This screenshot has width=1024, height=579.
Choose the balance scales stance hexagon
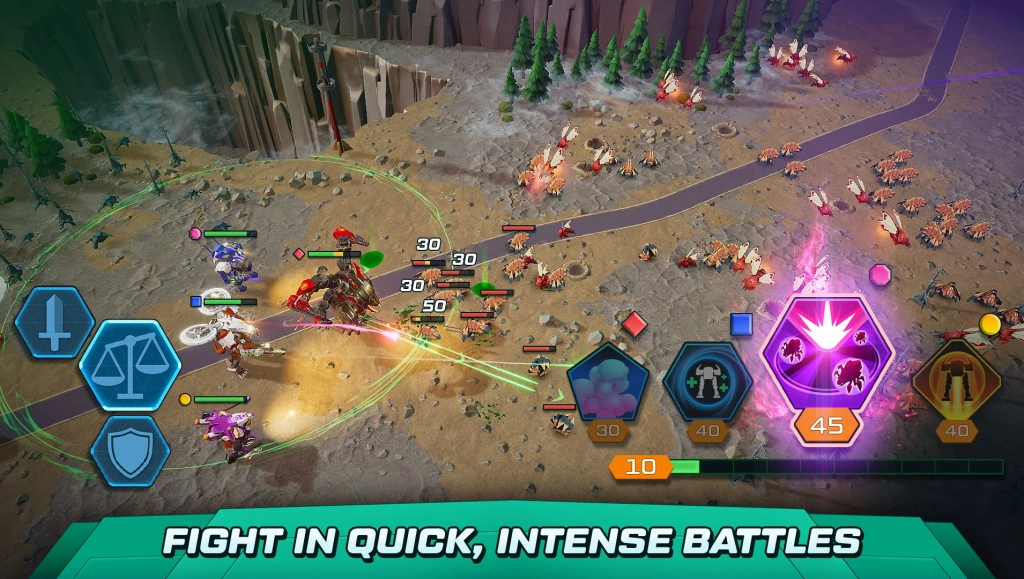[x=130, y=365]
